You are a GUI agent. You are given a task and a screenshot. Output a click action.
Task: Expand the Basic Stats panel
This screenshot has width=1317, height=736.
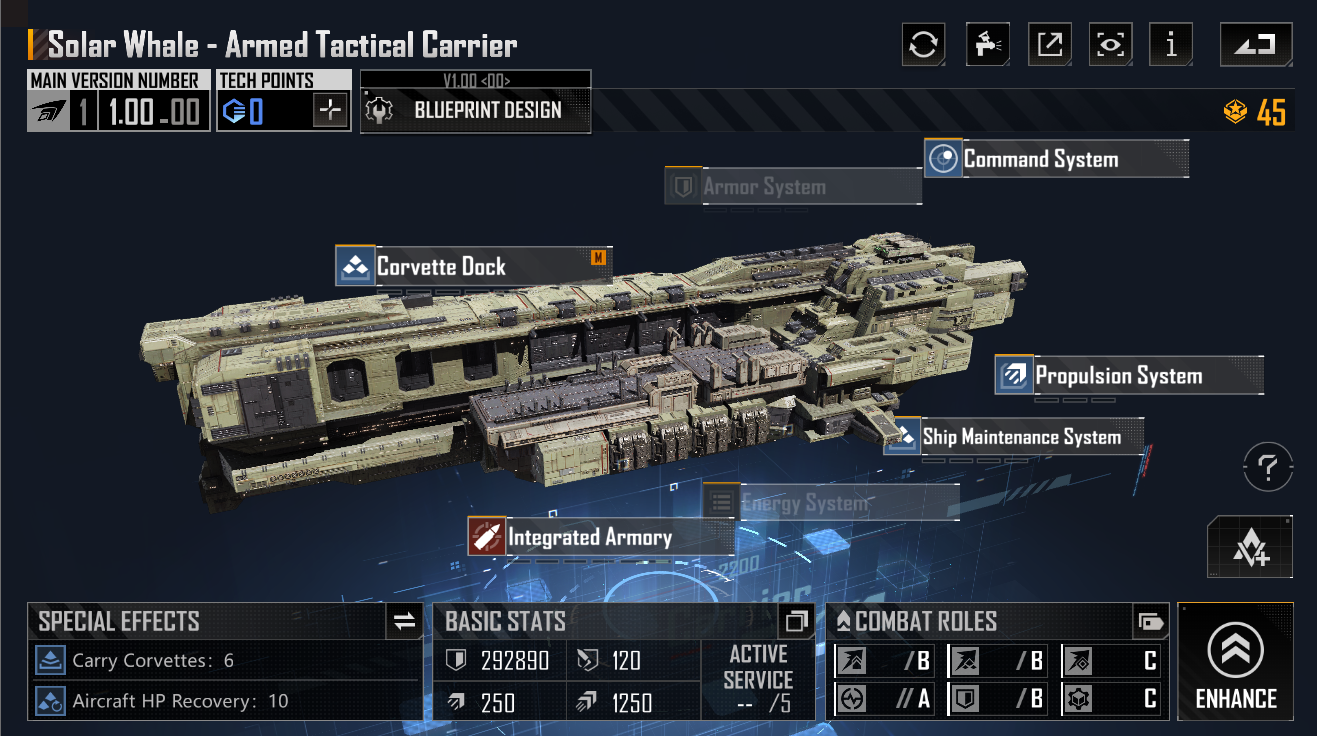coord(796,621)
